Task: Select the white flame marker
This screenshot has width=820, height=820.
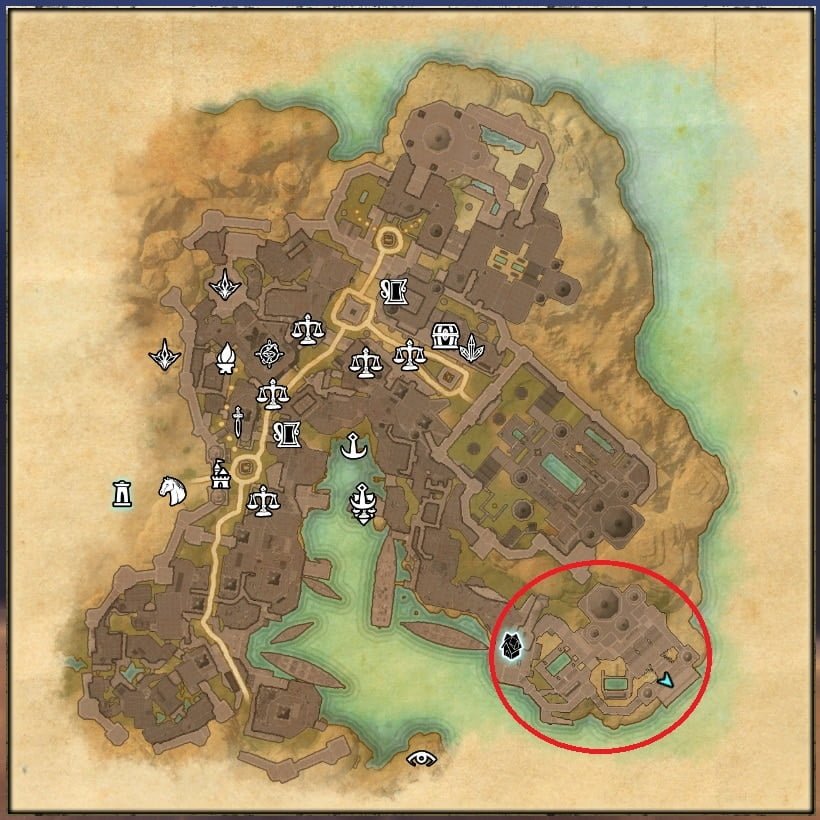Action: (227, 358)
